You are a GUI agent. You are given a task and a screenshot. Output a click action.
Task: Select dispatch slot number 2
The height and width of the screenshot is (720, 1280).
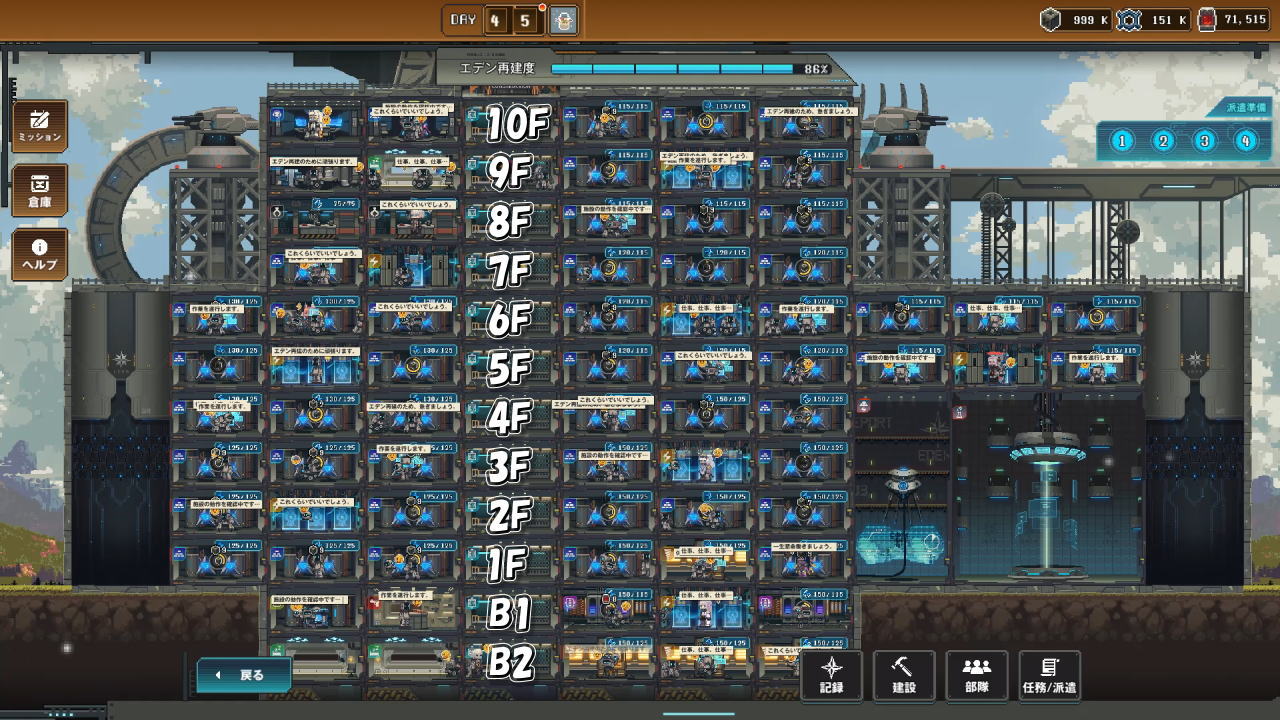tap(1163, 141)
